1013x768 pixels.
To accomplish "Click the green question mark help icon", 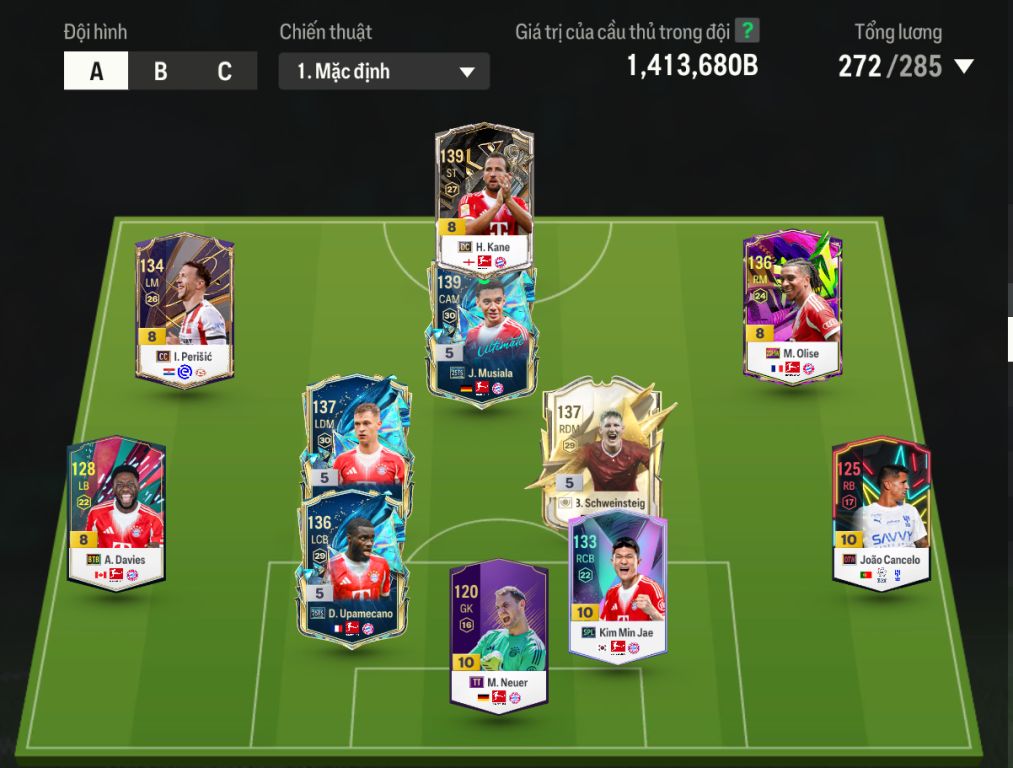I will 747,31.
